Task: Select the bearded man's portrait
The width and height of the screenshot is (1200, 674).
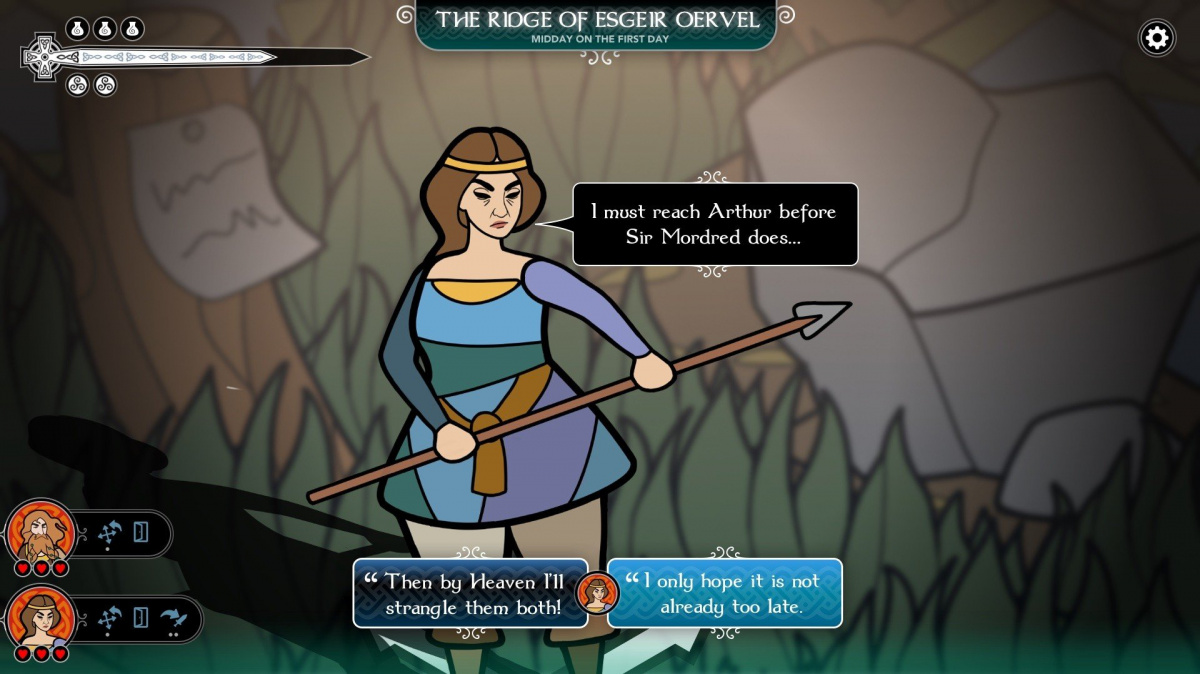Action: (x=41, y=533)
